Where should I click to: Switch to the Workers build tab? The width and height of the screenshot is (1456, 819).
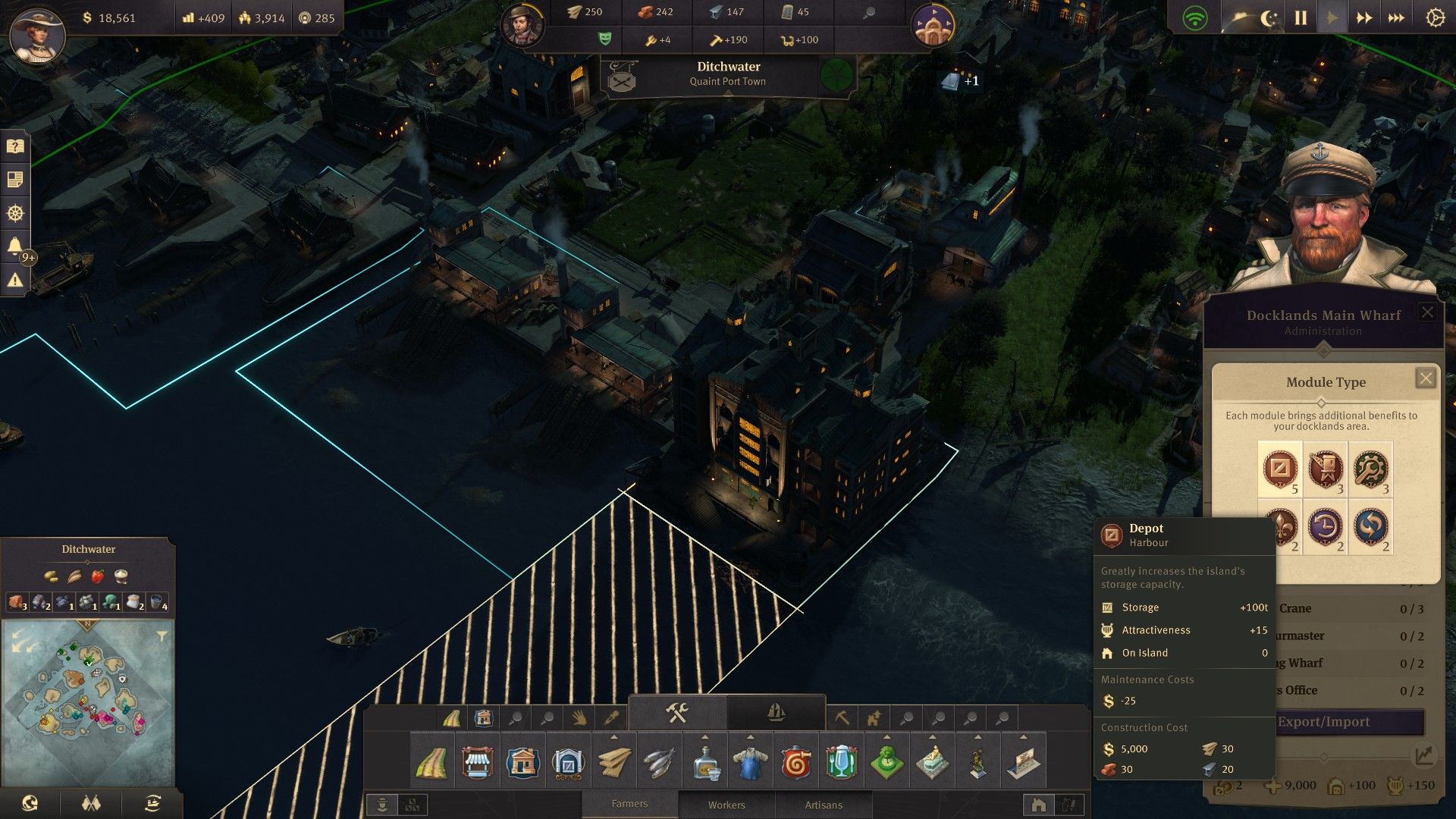[x=726, y=805]
